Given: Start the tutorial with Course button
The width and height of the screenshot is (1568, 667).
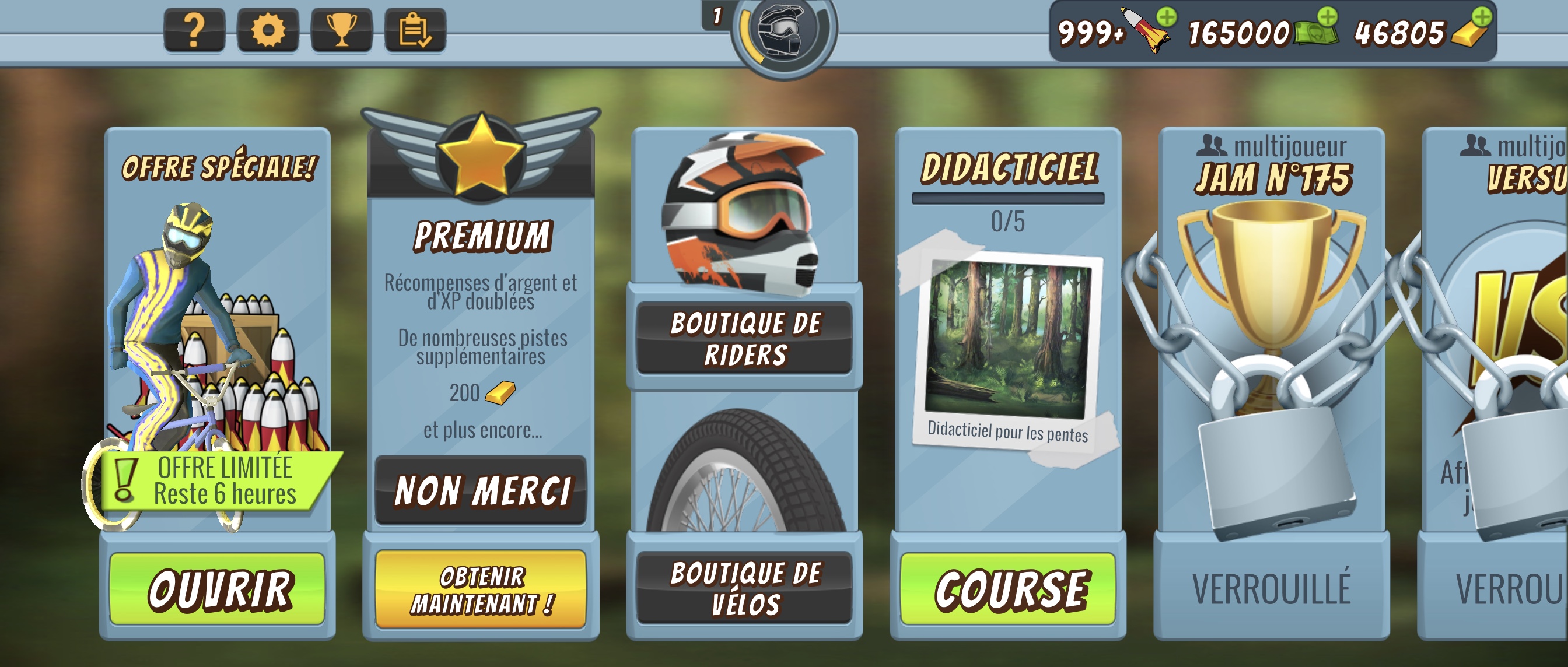Looking at the screenshot, I should coord(1008,588).
